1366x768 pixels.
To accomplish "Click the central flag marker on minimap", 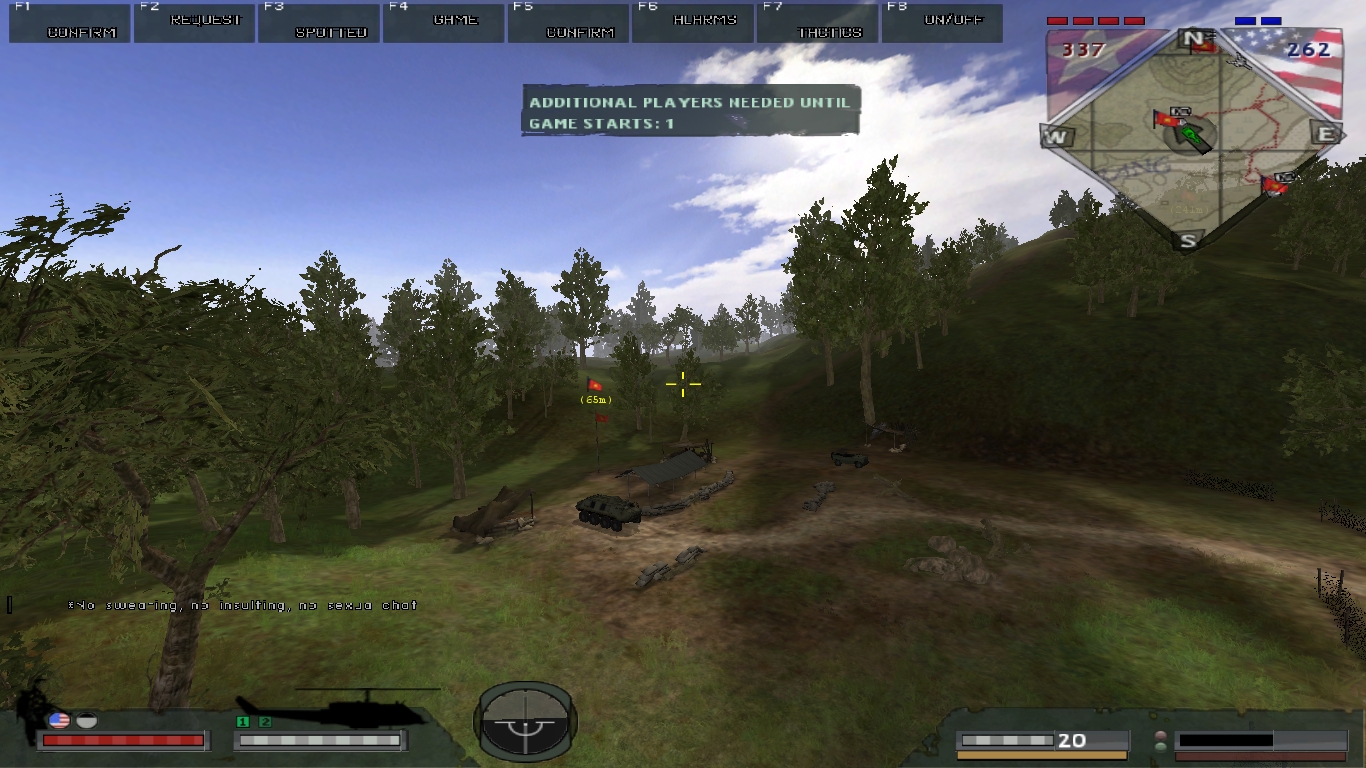I will (1166, 120).
